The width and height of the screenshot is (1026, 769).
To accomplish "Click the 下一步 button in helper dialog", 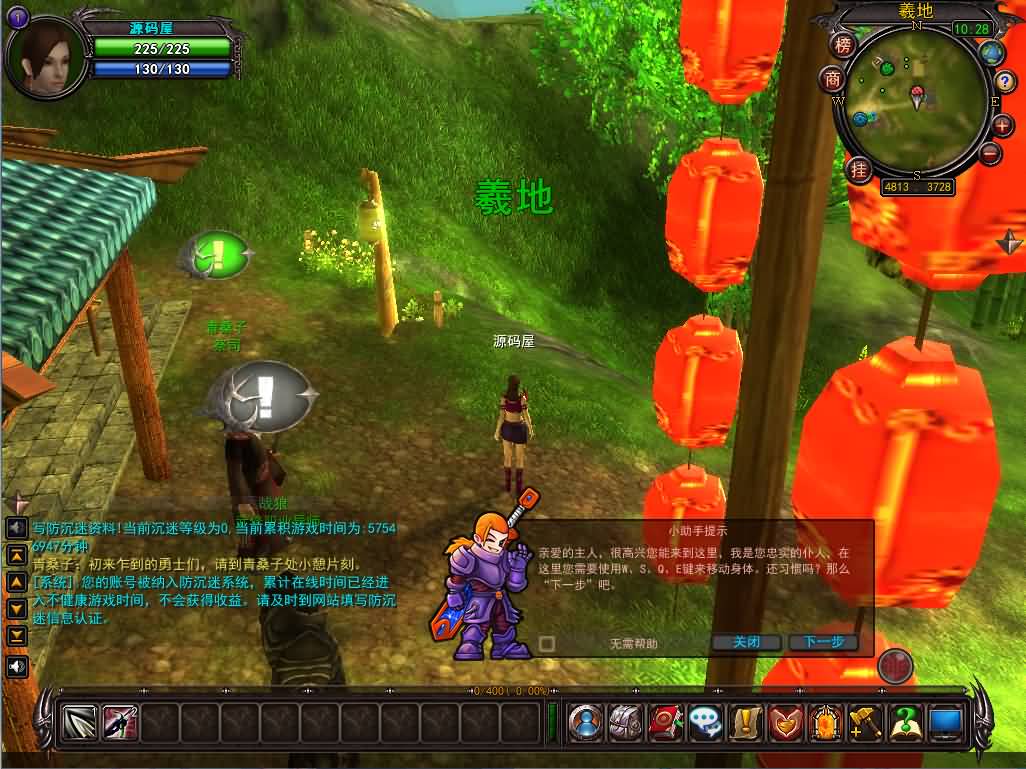I will coord(823,642).
